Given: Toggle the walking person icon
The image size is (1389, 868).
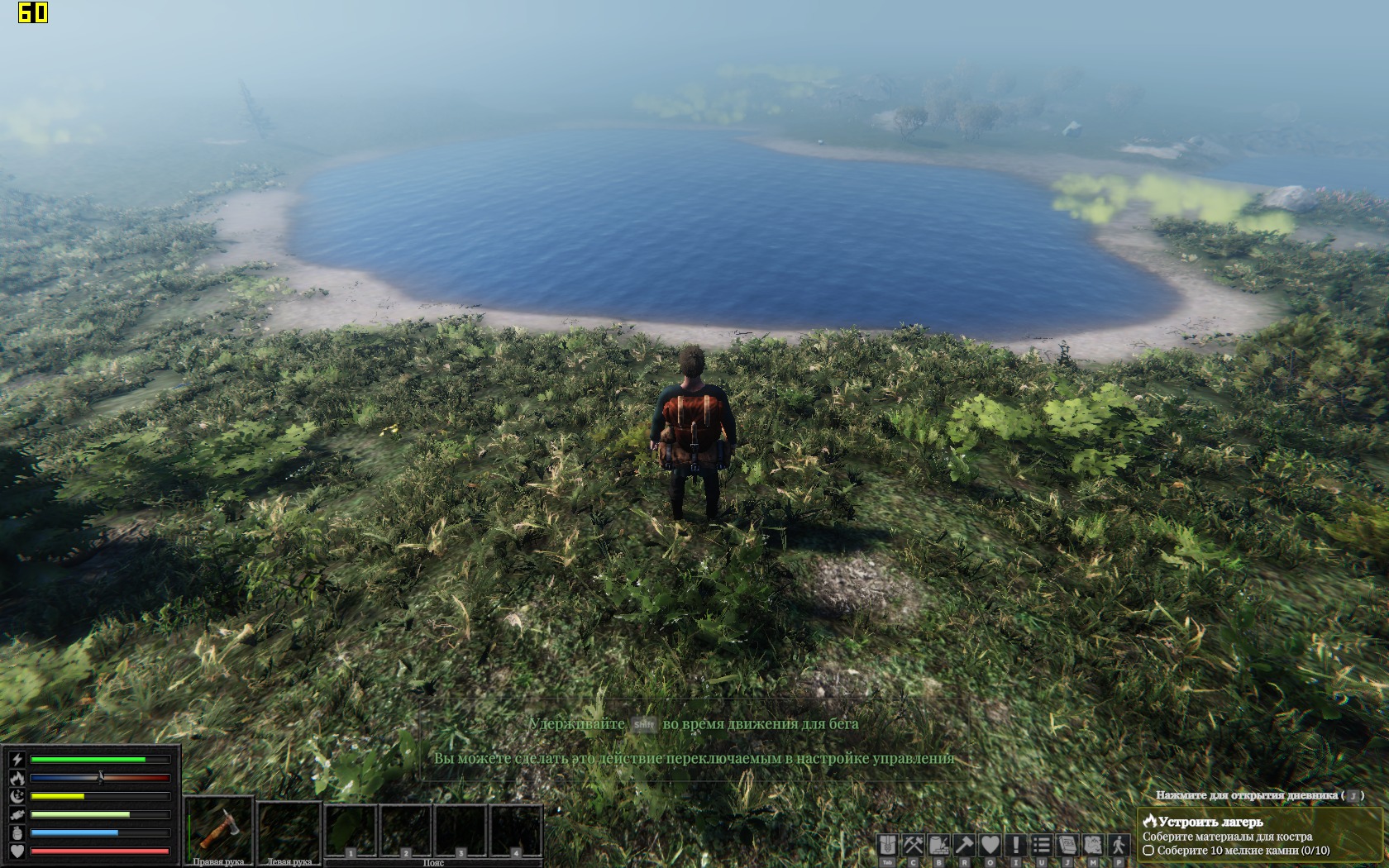Looking at the screenshot, I should pyautogui.click(x=1119, y=845).
